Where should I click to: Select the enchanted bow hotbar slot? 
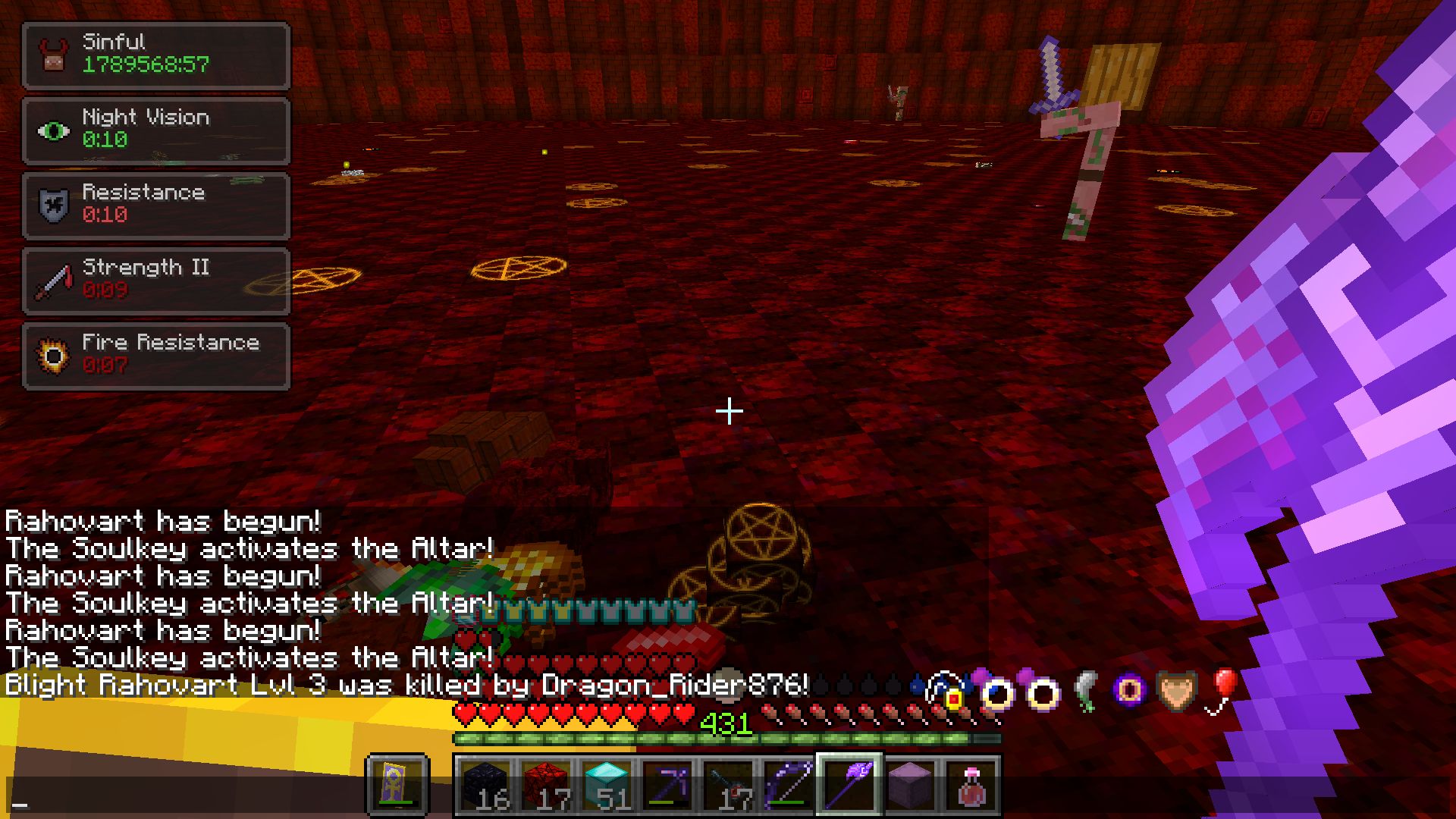(789, 781)
